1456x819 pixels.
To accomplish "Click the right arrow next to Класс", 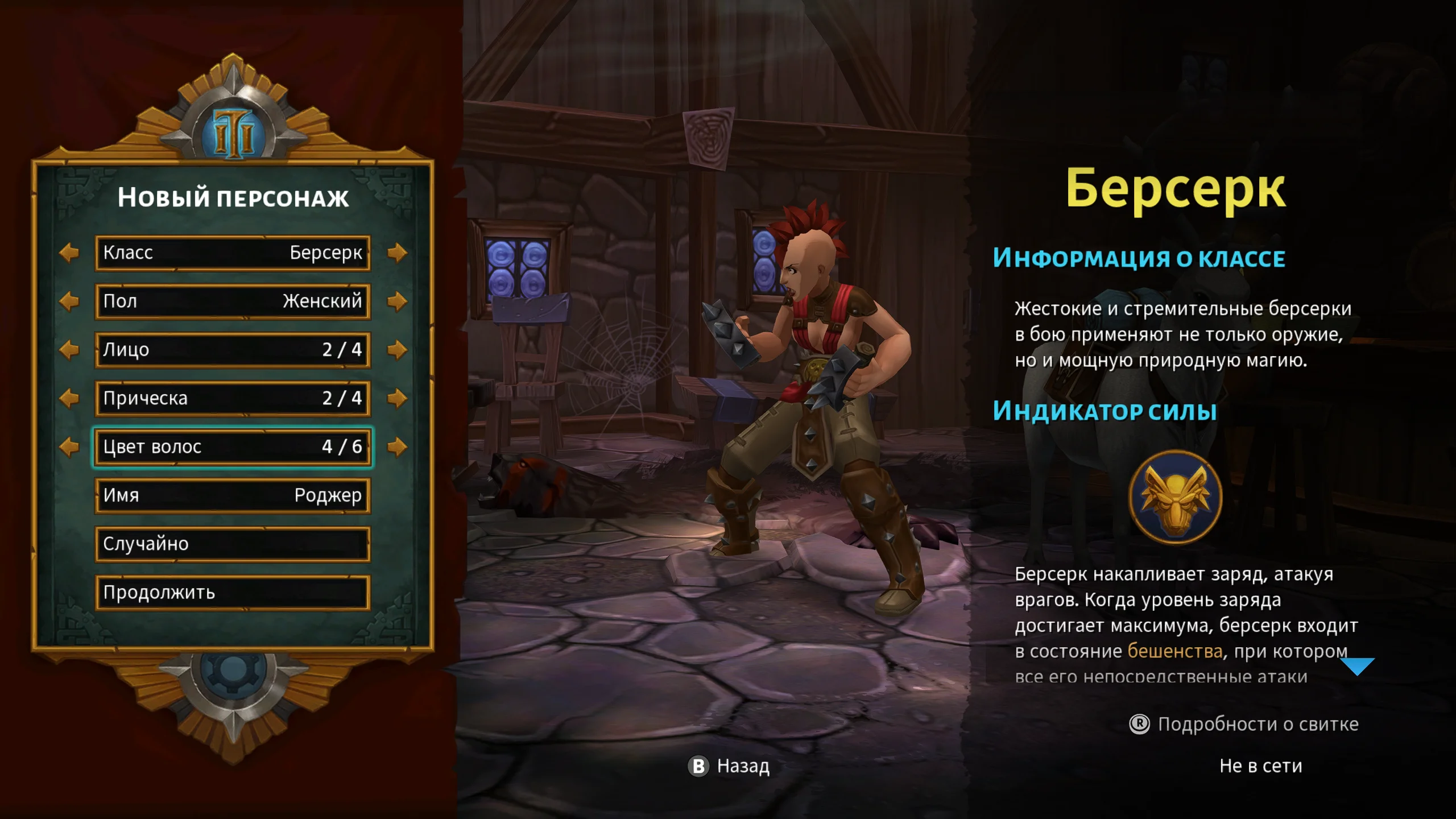I will click(397, 253).
